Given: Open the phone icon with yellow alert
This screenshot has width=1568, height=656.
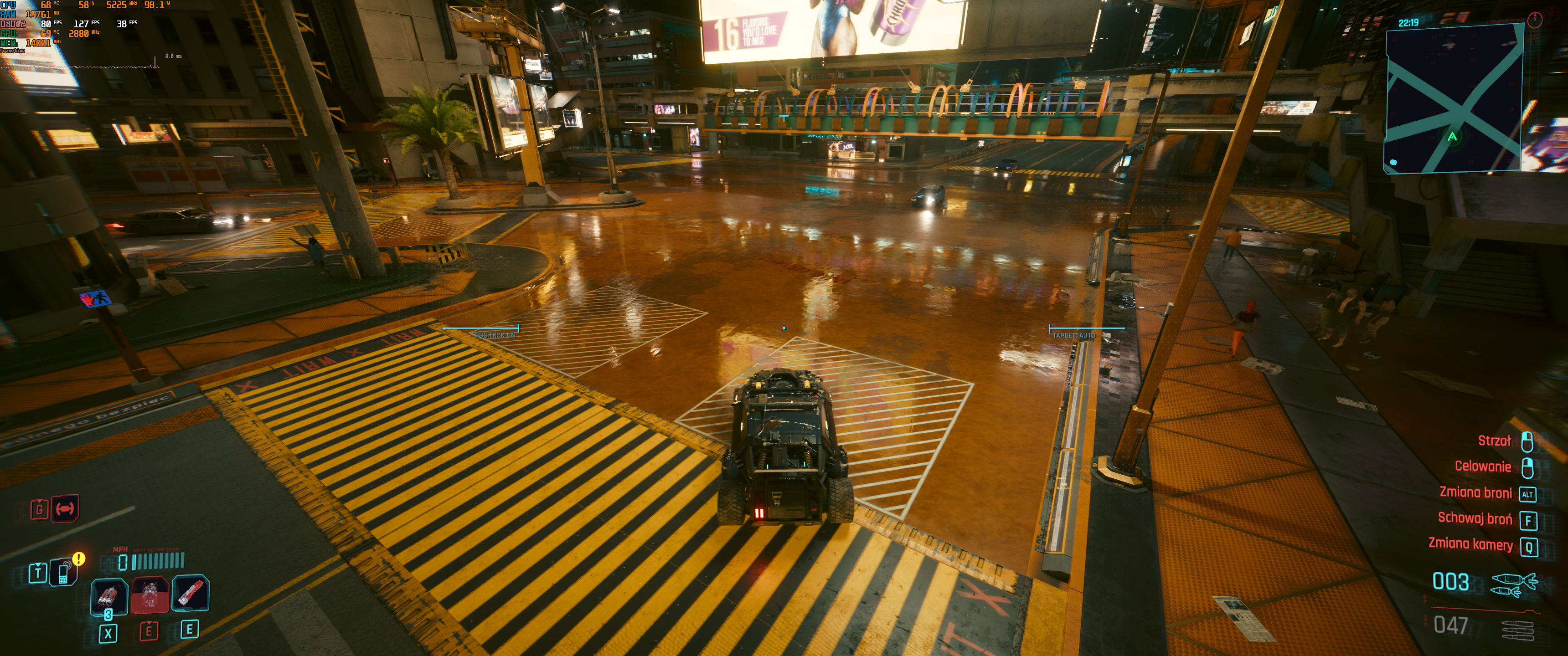Looking at the screenshot, I should [x=64, y=572].
